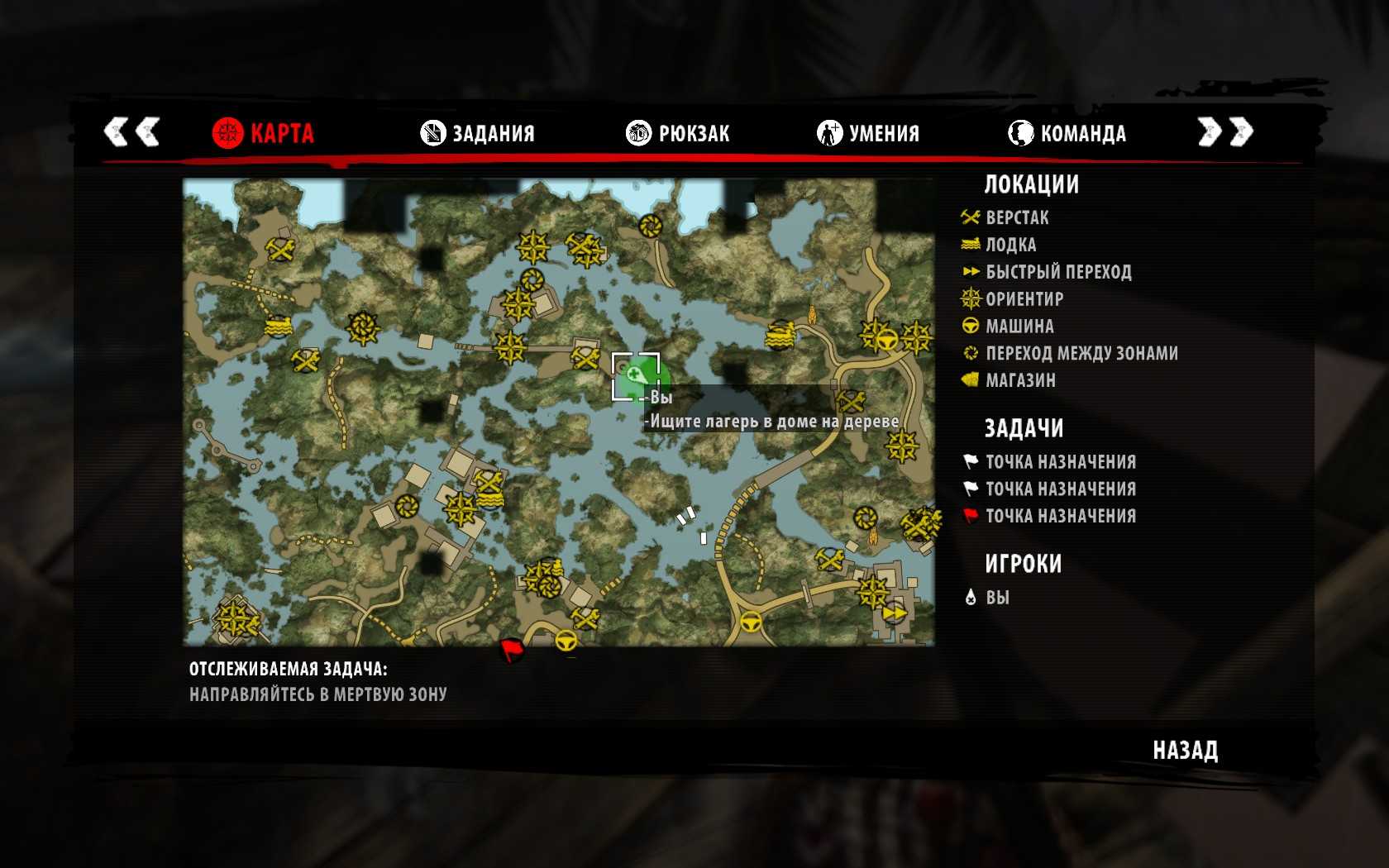Viewport: 1389px width, 868px height.
Task: Select Вы under Игроки
Action: click(996, 597)
